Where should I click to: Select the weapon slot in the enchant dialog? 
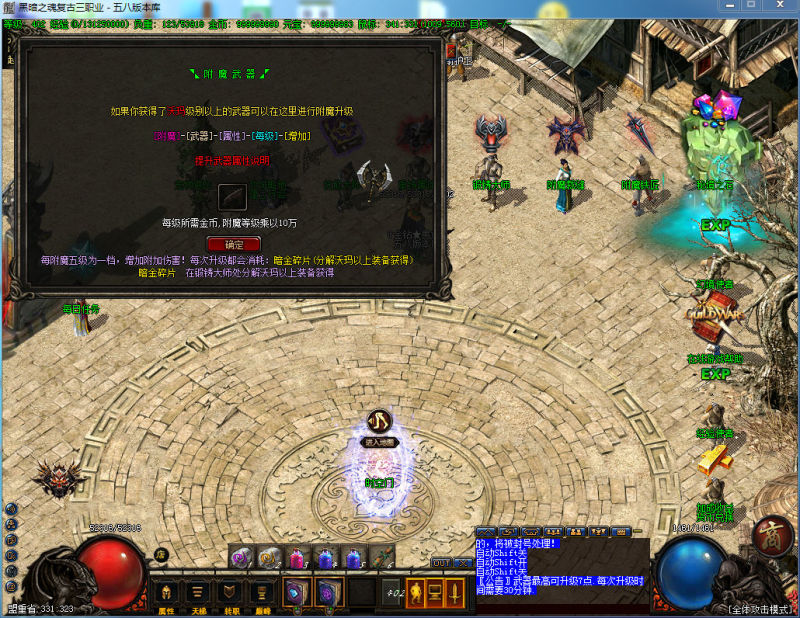coord(233,194)
